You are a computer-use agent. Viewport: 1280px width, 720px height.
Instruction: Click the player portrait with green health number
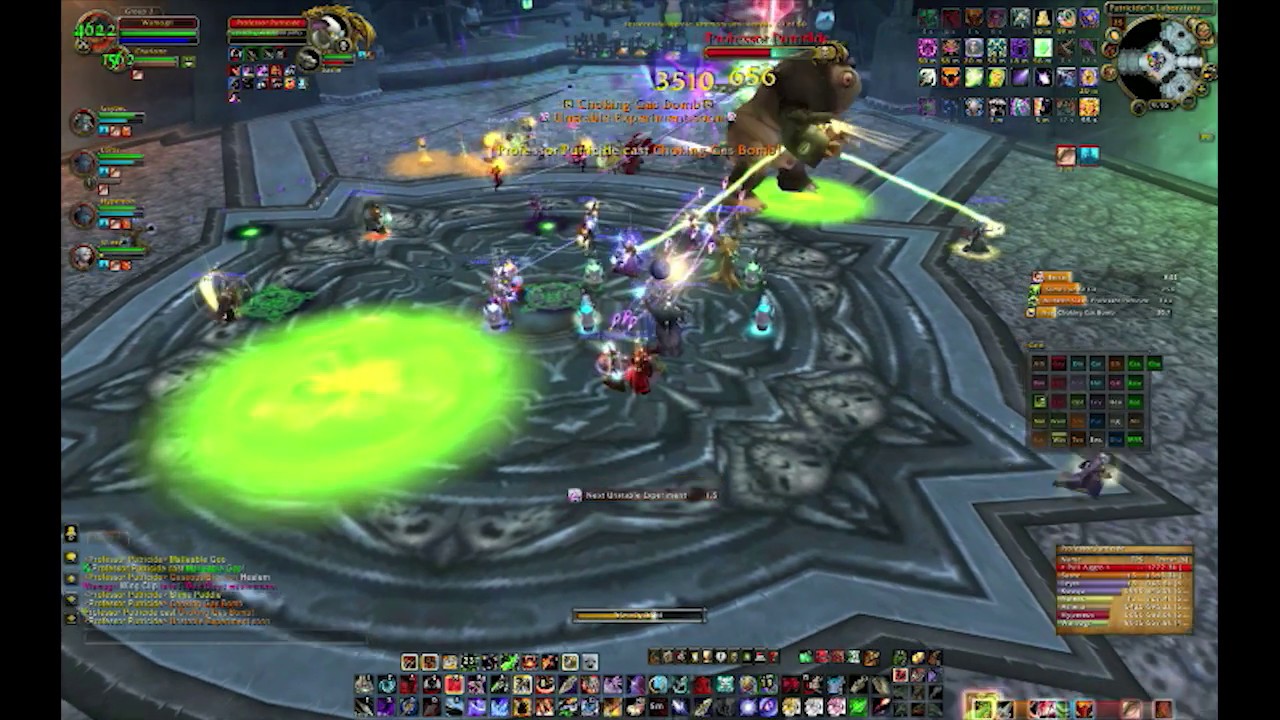pyautogui.click(x=96, y=30)
